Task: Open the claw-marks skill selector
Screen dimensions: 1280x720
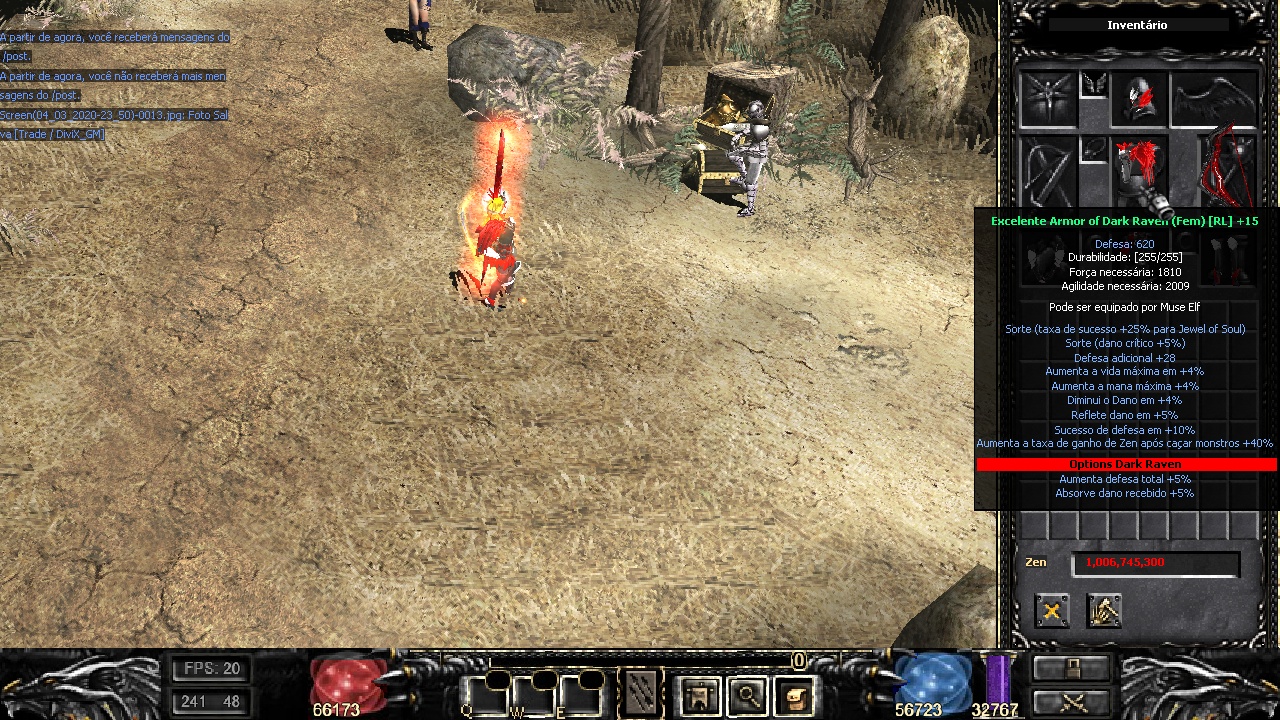Action: tap(640, 694)
